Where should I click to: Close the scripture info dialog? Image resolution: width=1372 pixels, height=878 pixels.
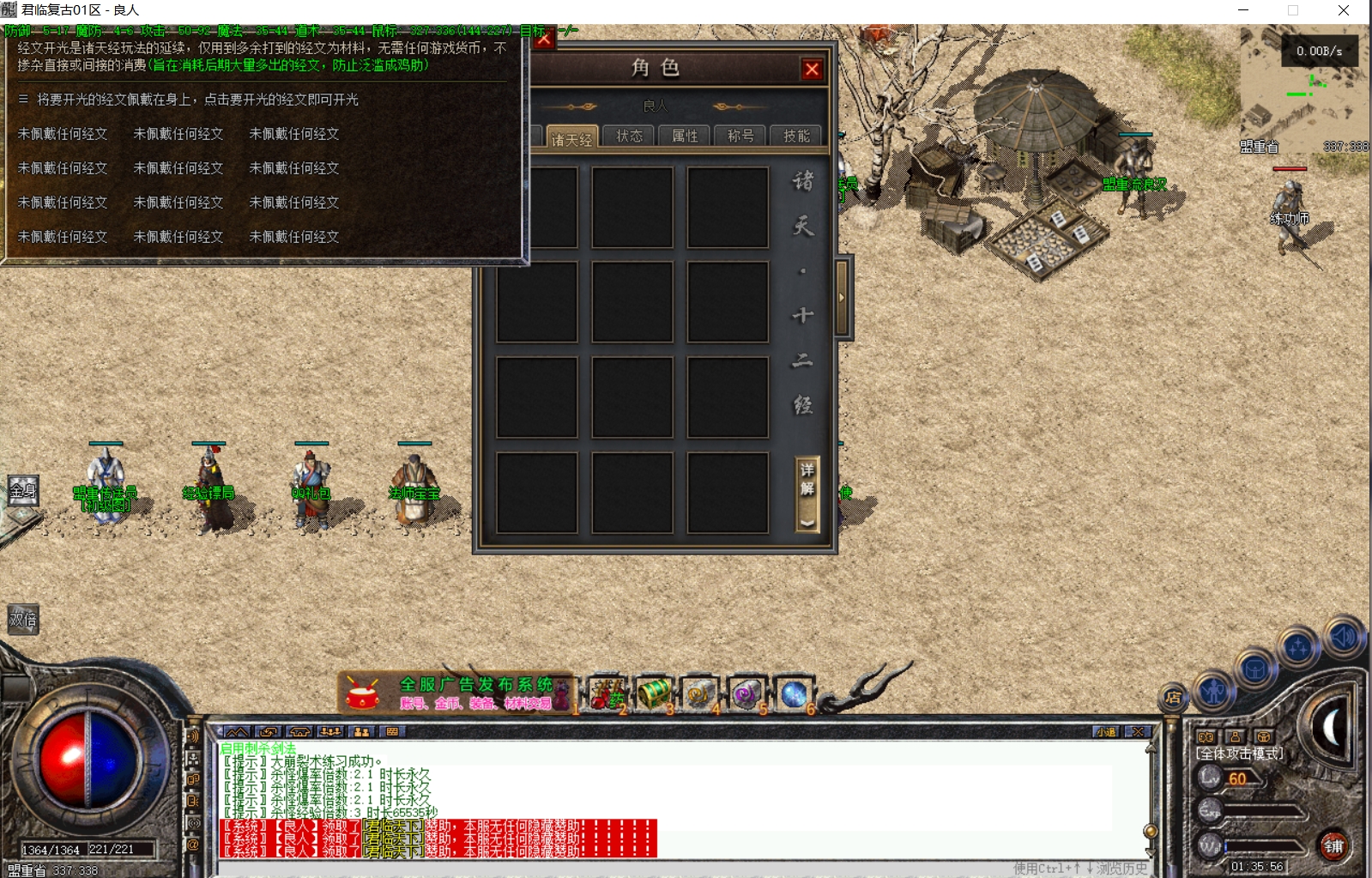point(544,39)
